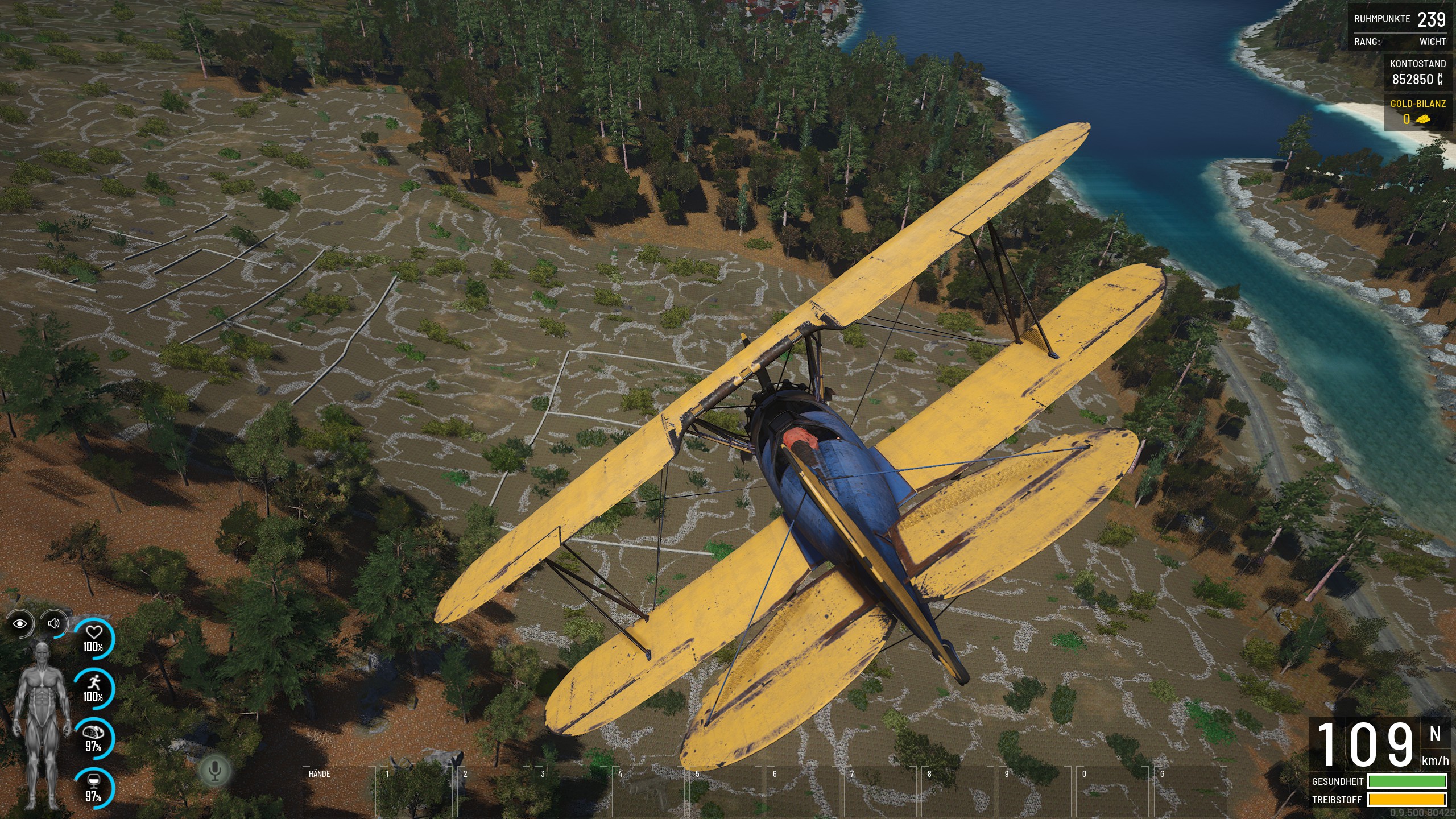Toggle the microphone voice chat icon
This screenshot has width=1456, height=819.
215,771
